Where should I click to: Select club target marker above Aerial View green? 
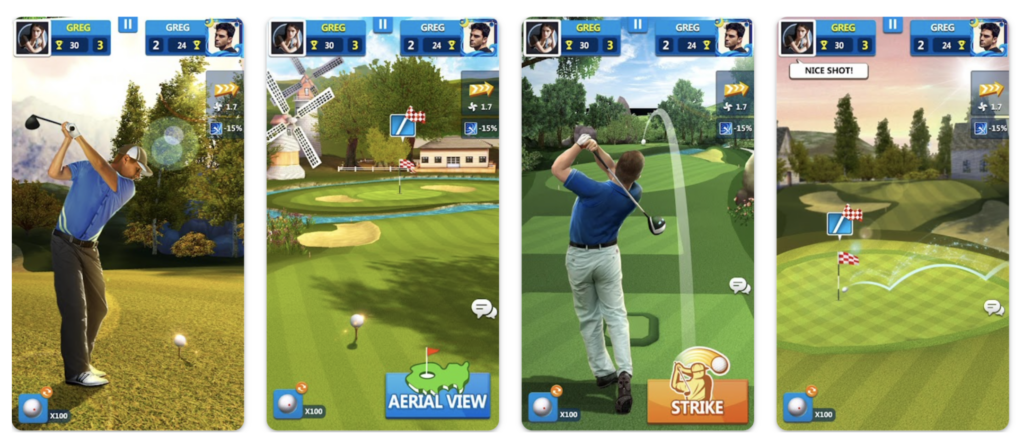pyautogui.click(x=402, y=125)
